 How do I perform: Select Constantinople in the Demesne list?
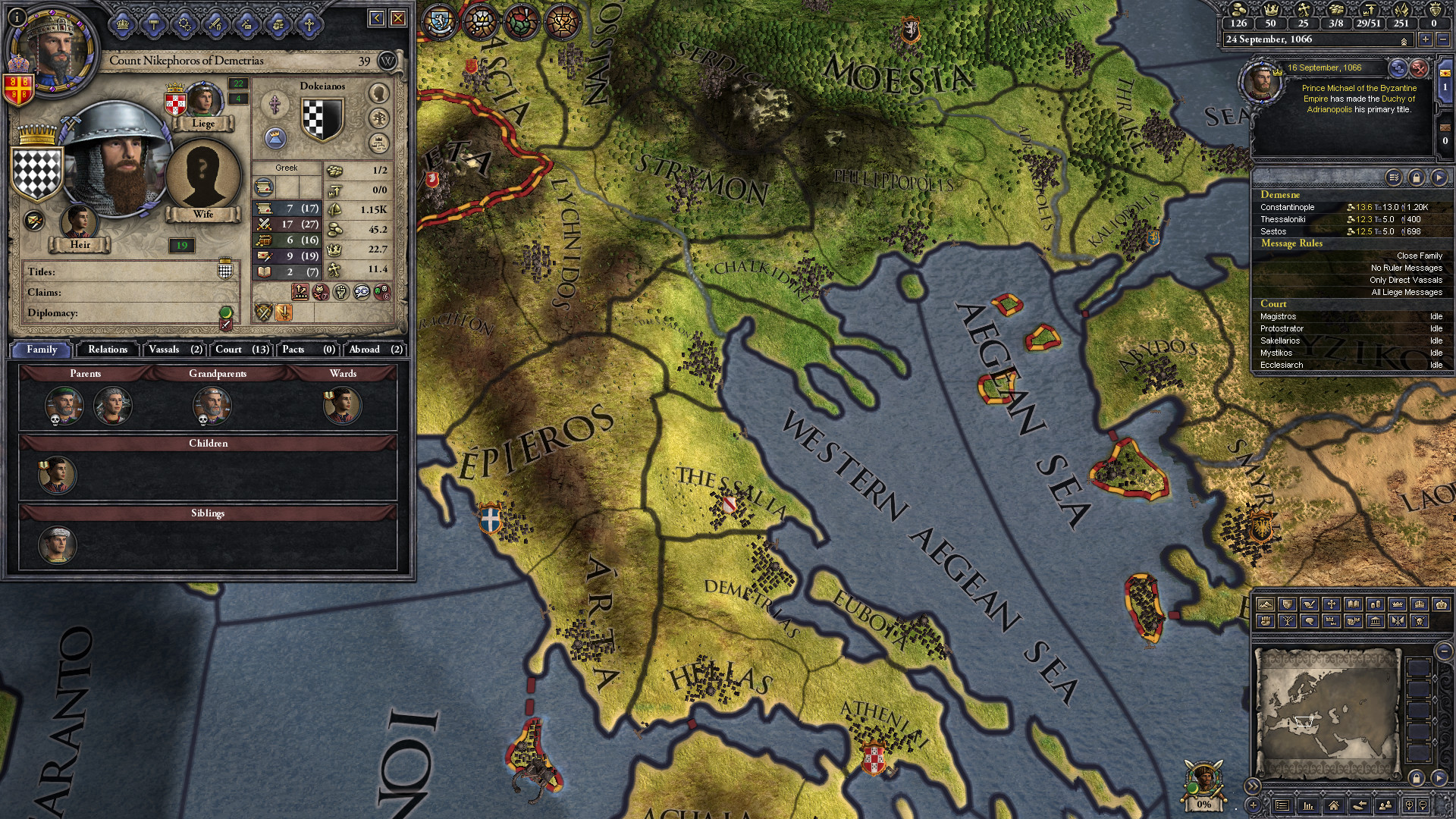tap(1288, 207)
